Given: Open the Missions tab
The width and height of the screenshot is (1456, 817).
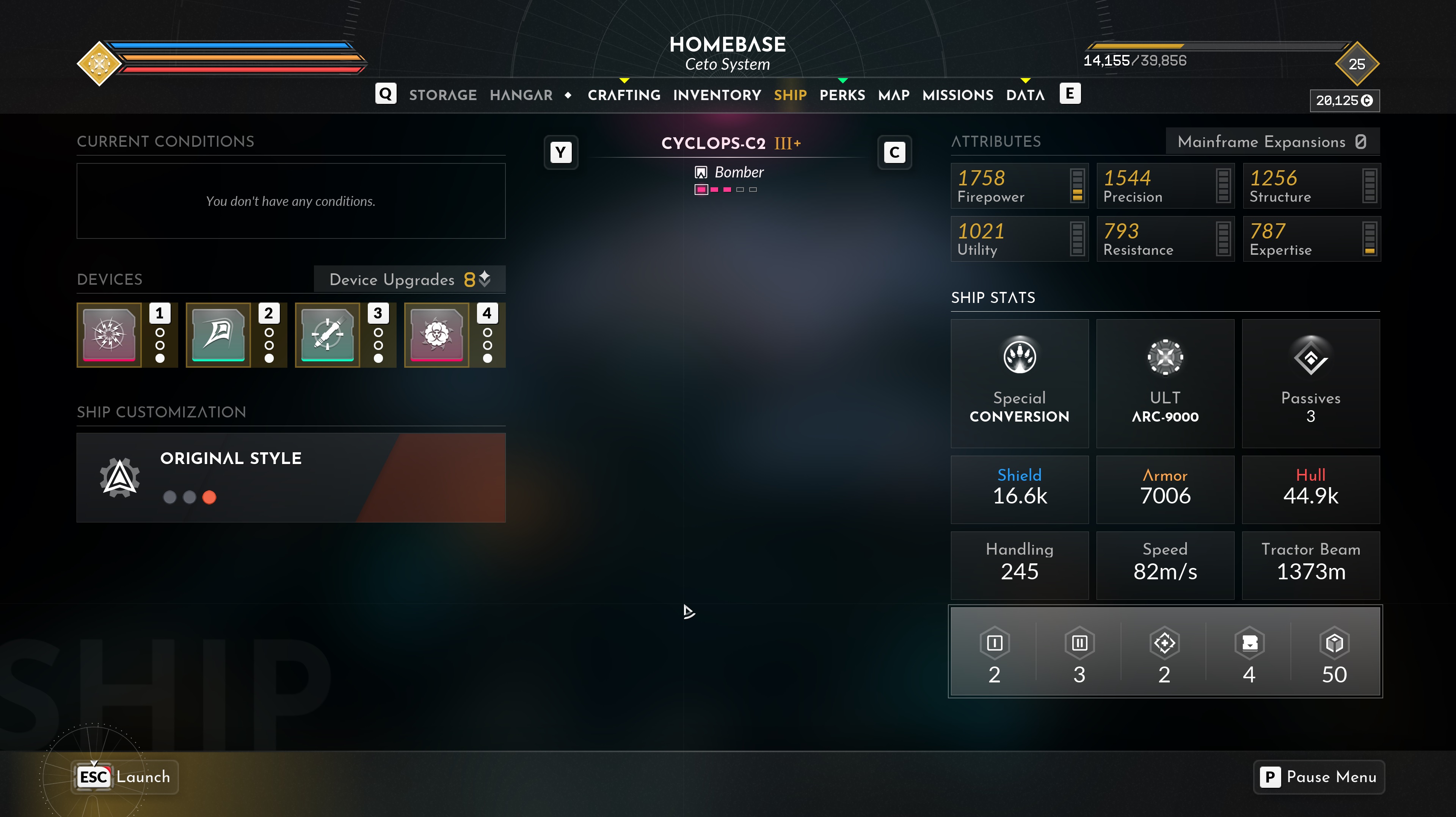Looking at the screenshot, I should pos(957,95).
